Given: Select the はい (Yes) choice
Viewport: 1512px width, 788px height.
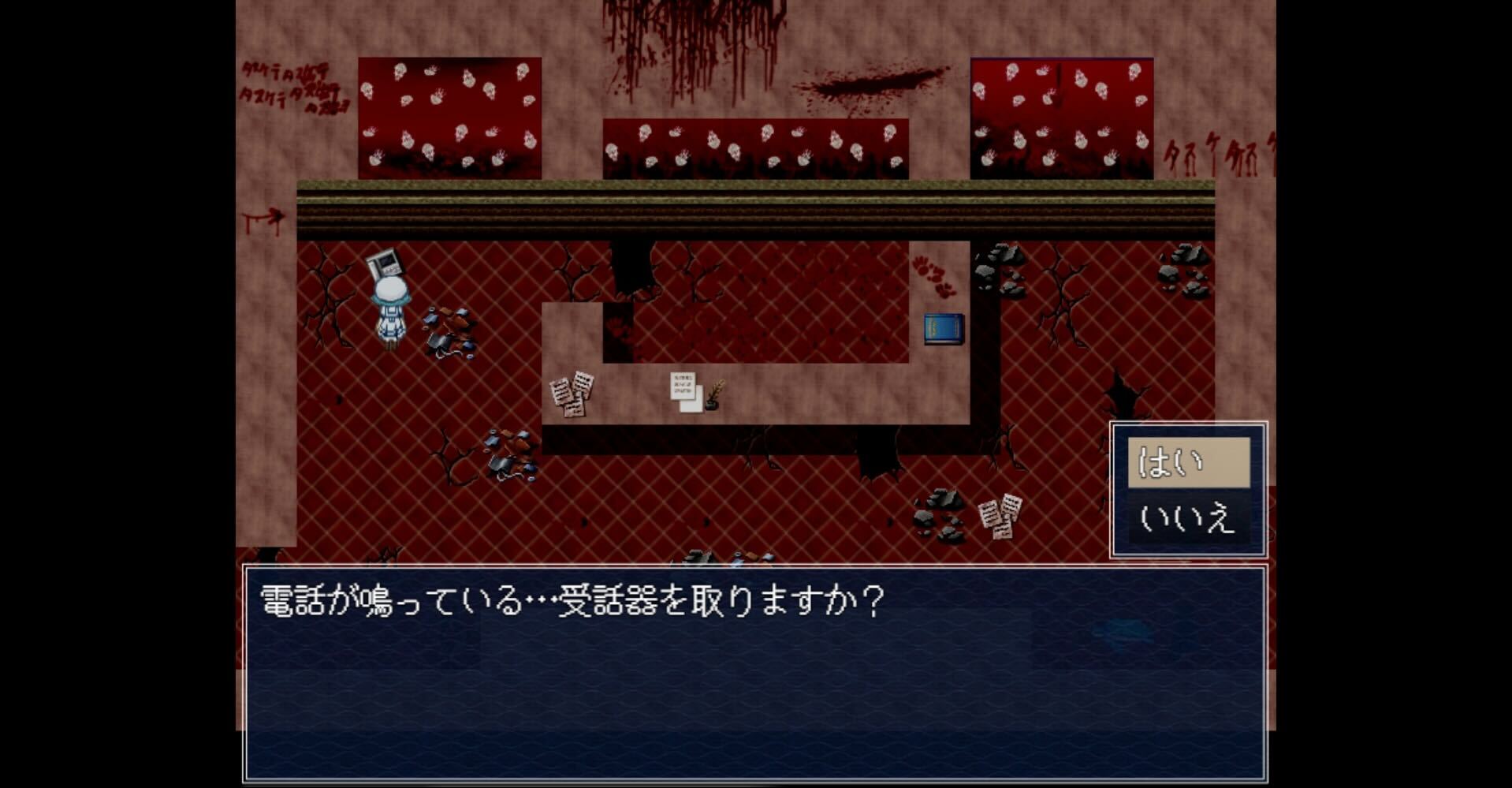Looking at the screenshot, I should (x=1190, y=461).
